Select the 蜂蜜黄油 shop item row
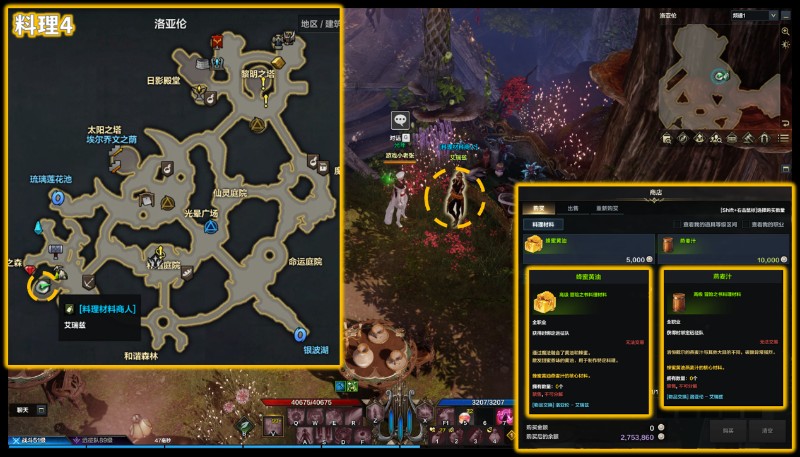The width and height of the screenshot is (800, 457). 587,246
